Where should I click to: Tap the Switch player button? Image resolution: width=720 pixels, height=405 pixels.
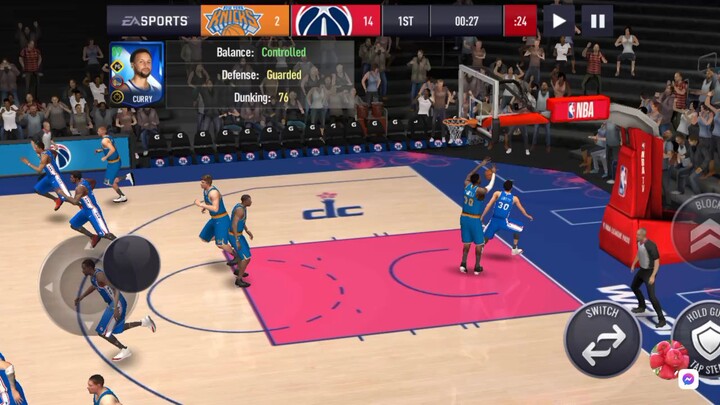[x=602, y=338]
